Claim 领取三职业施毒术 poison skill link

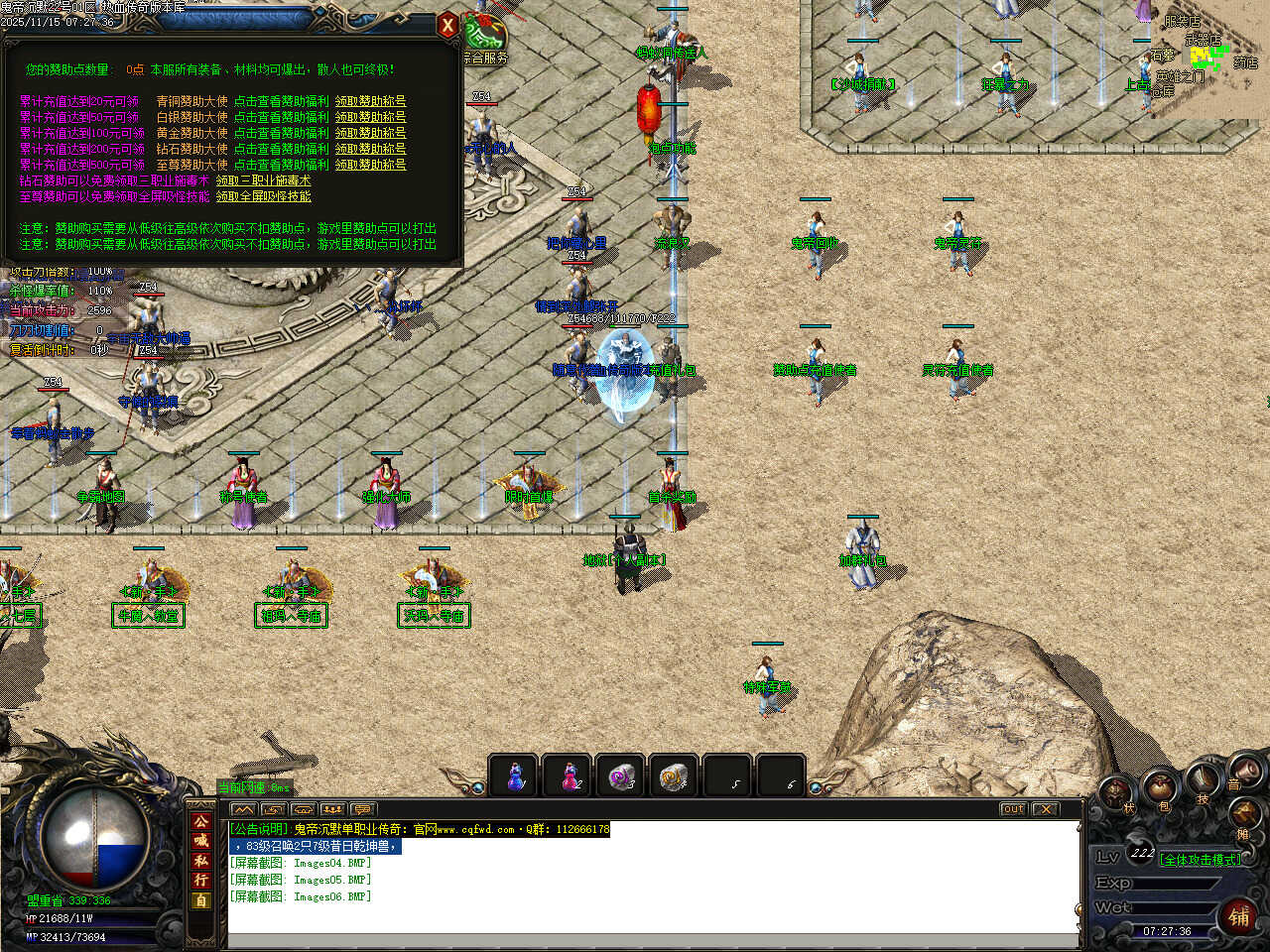click(263, 180)
